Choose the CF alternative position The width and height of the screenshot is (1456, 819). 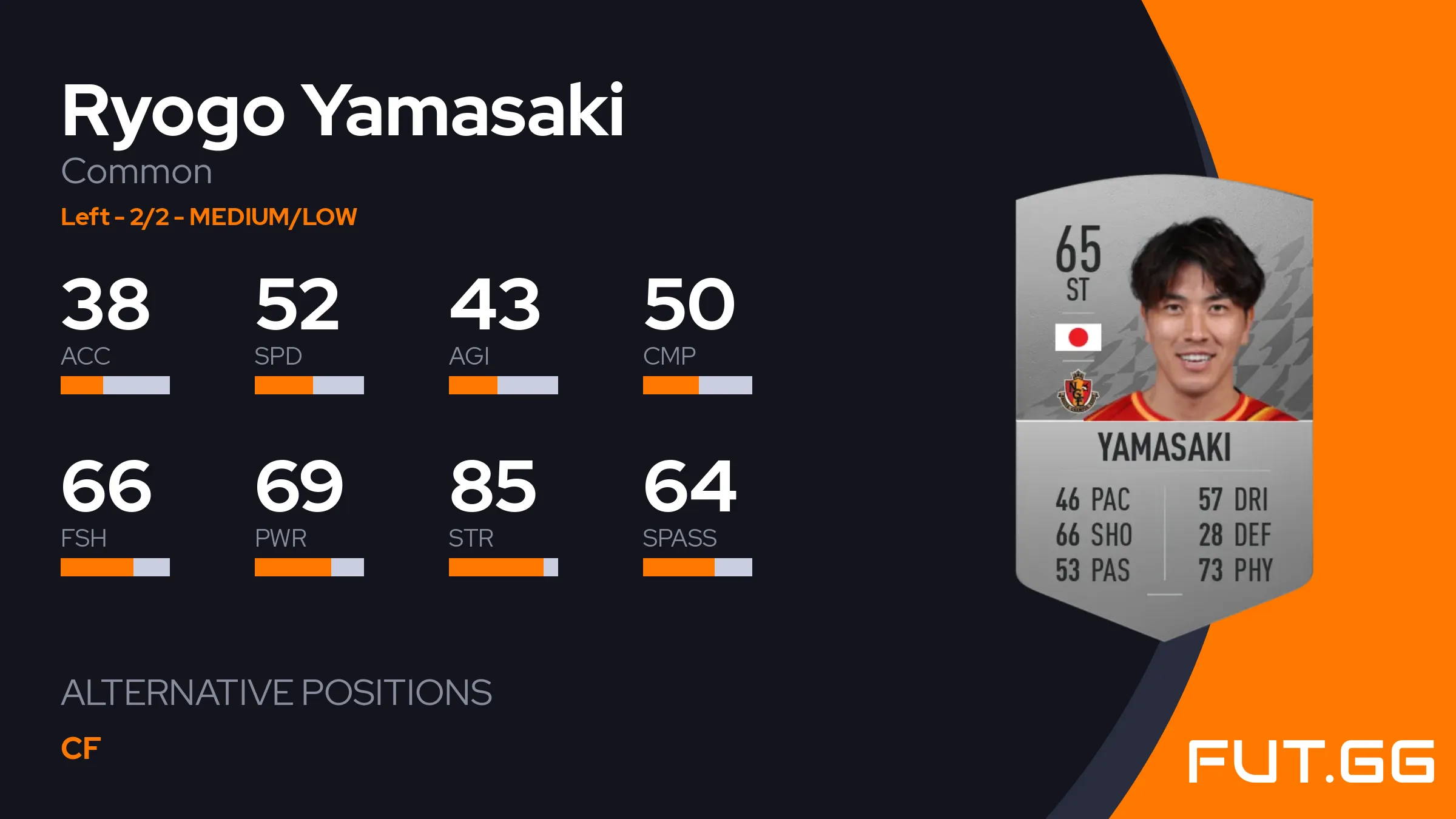[x=81, y=749]
